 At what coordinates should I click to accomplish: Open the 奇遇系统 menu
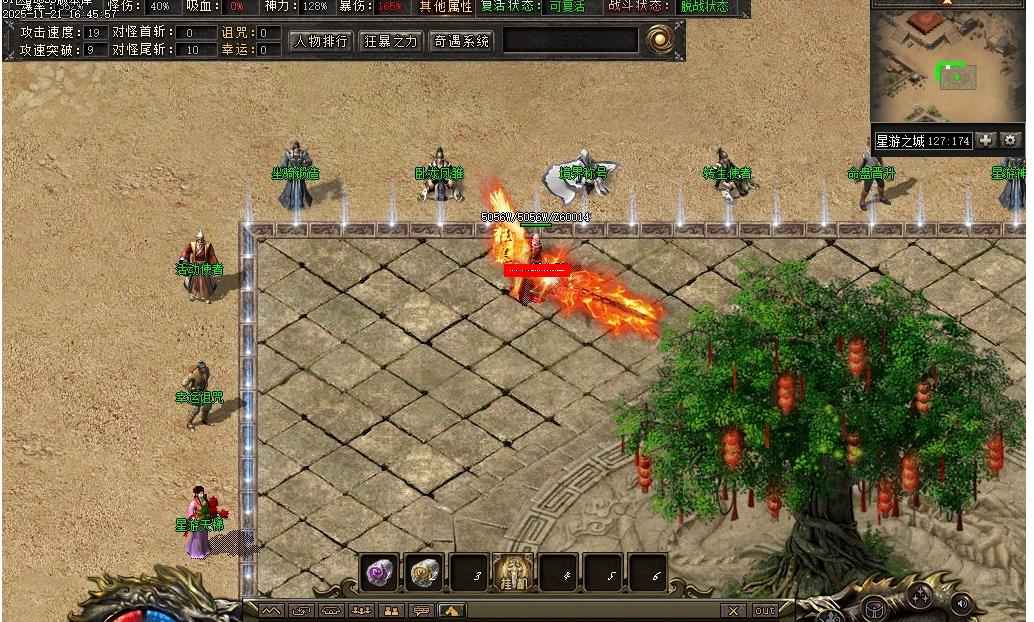[461, 41]
